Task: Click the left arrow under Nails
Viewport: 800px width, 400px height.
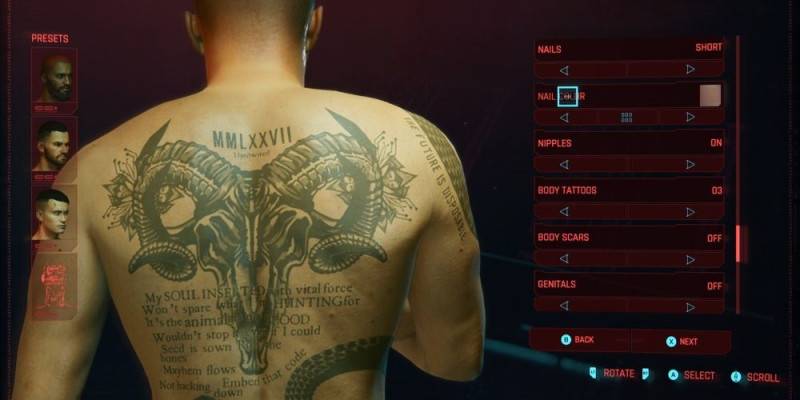Action: (564, 70)
